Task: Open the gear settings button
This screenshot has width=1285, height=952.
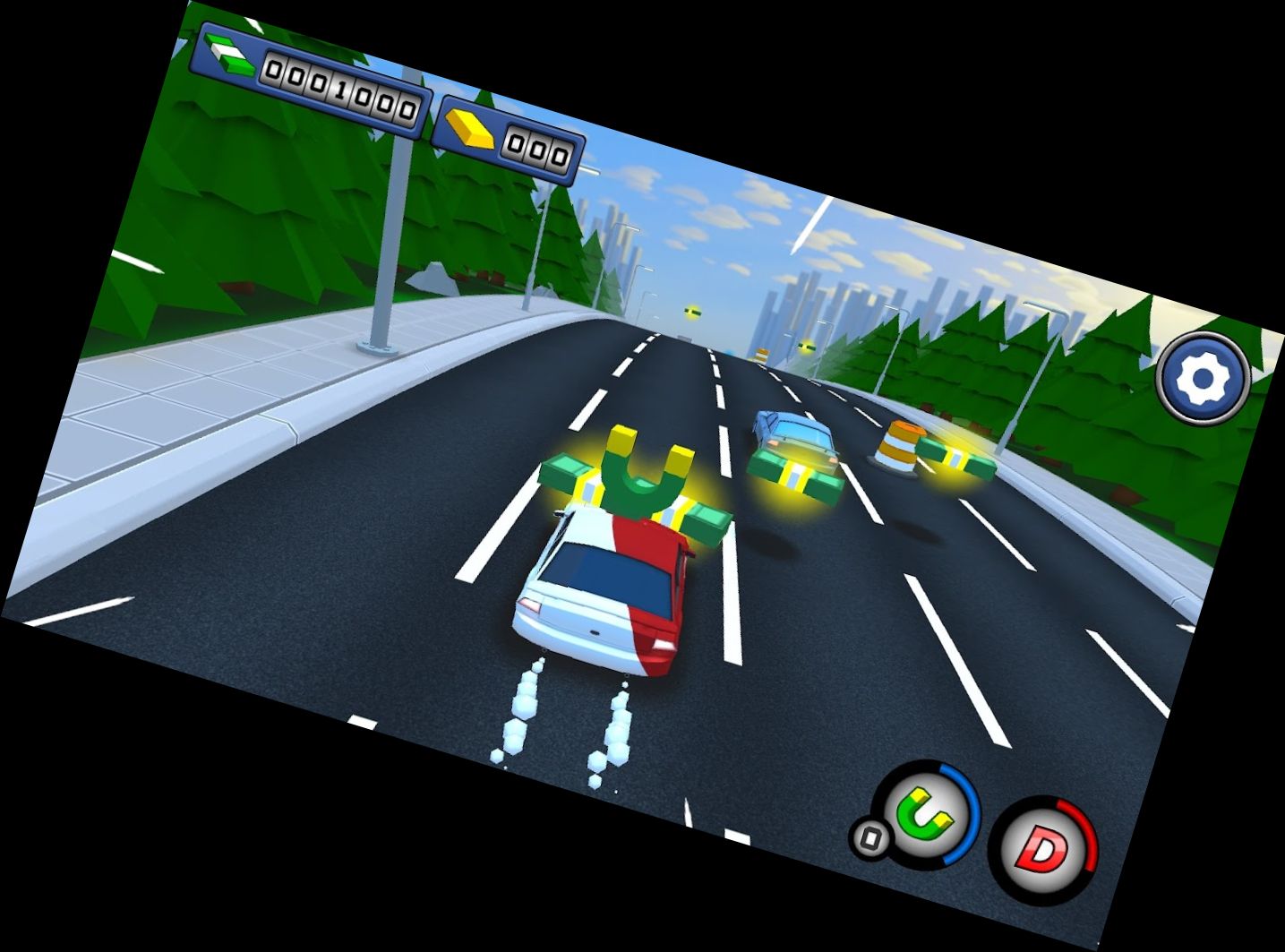Action: pyautogui.click(x=1202, y=378)
